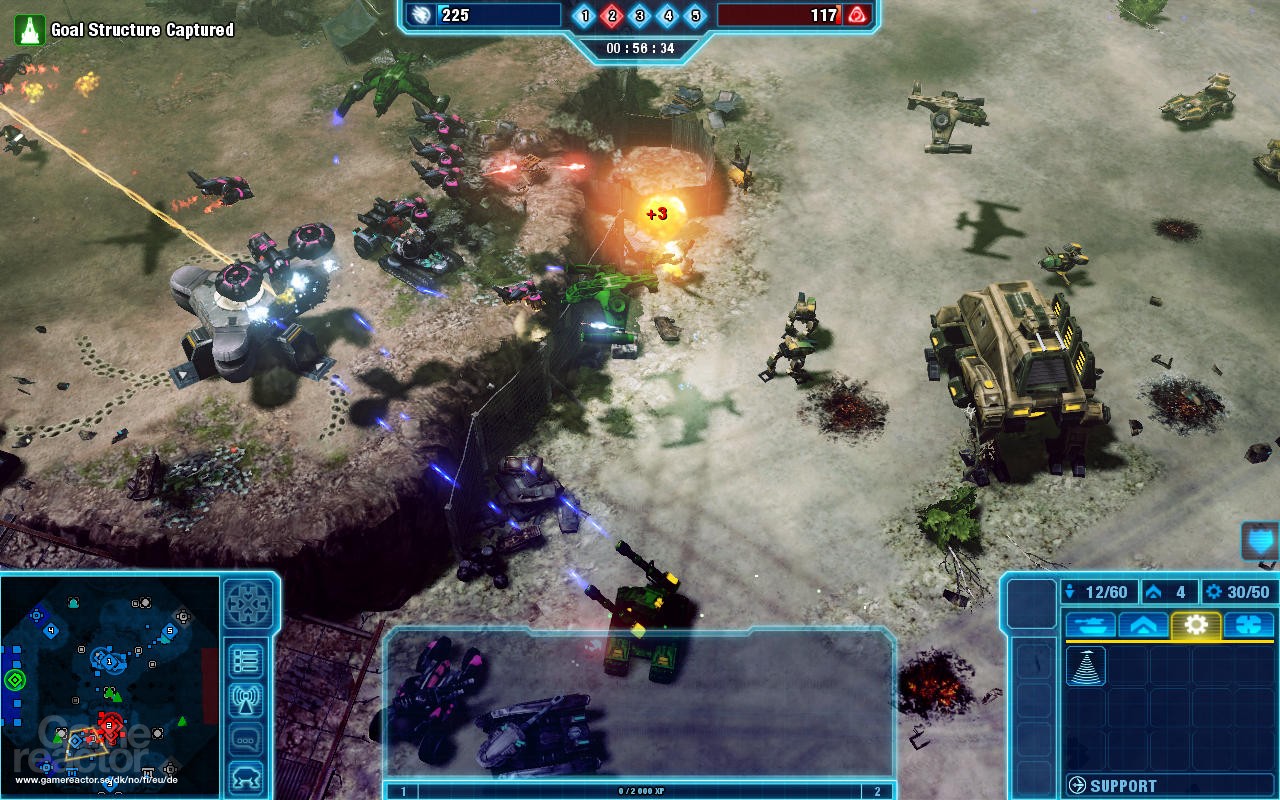Switch to the chevron upgrade tab

pyautogui.click(x=1140, y=625)
